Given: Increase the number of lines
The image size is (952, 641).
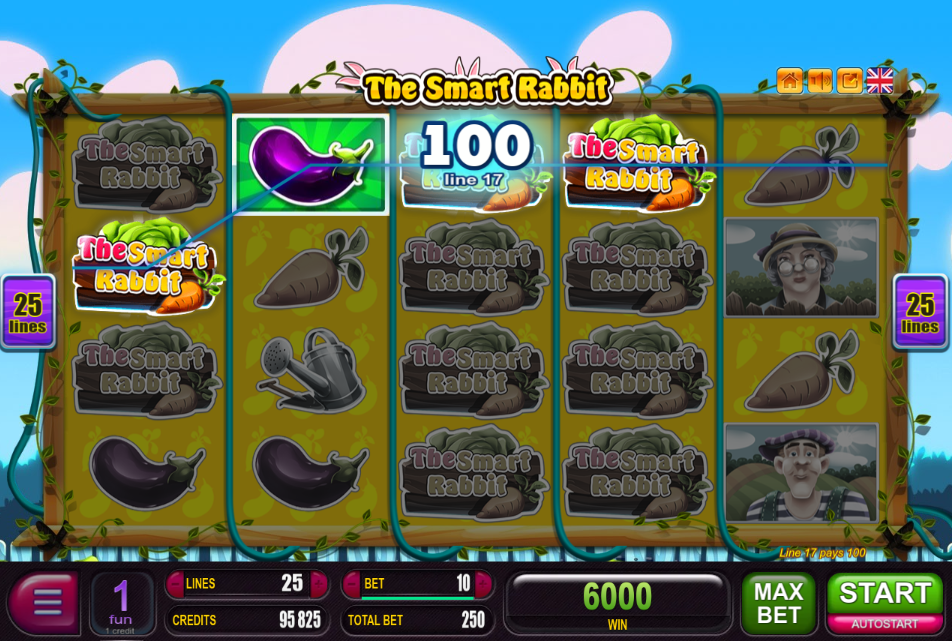Looking at the screenshot, I should tap(319, 584).
